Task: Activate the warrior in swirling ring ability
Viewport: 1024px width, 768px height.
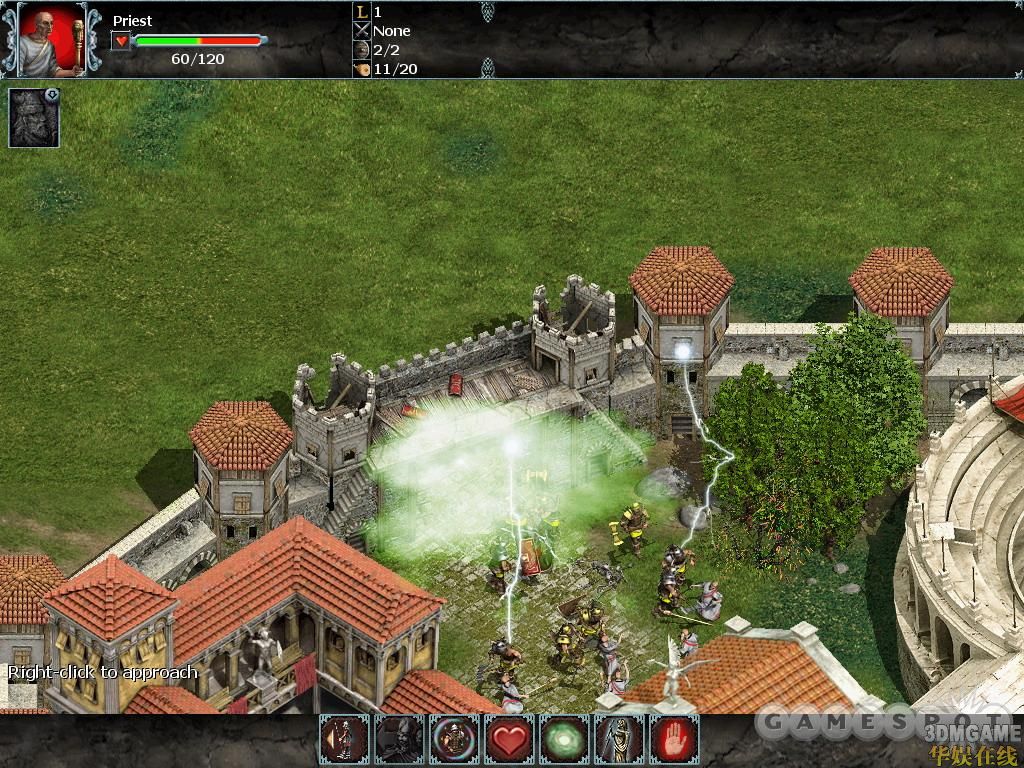Action: click(454, 740)
